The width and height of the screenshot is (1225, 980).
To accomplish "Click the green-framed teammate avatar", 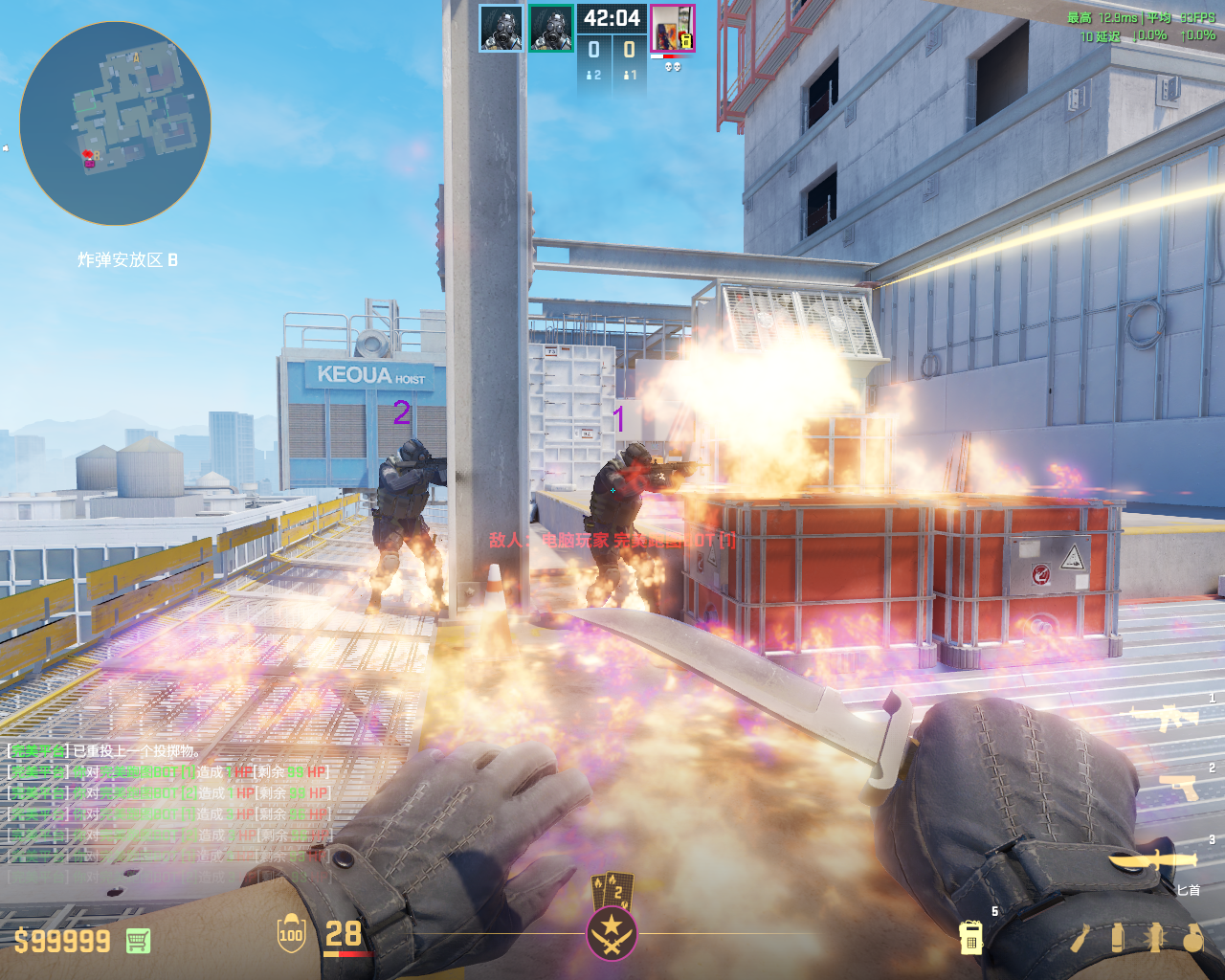I will tap(551, 28).
